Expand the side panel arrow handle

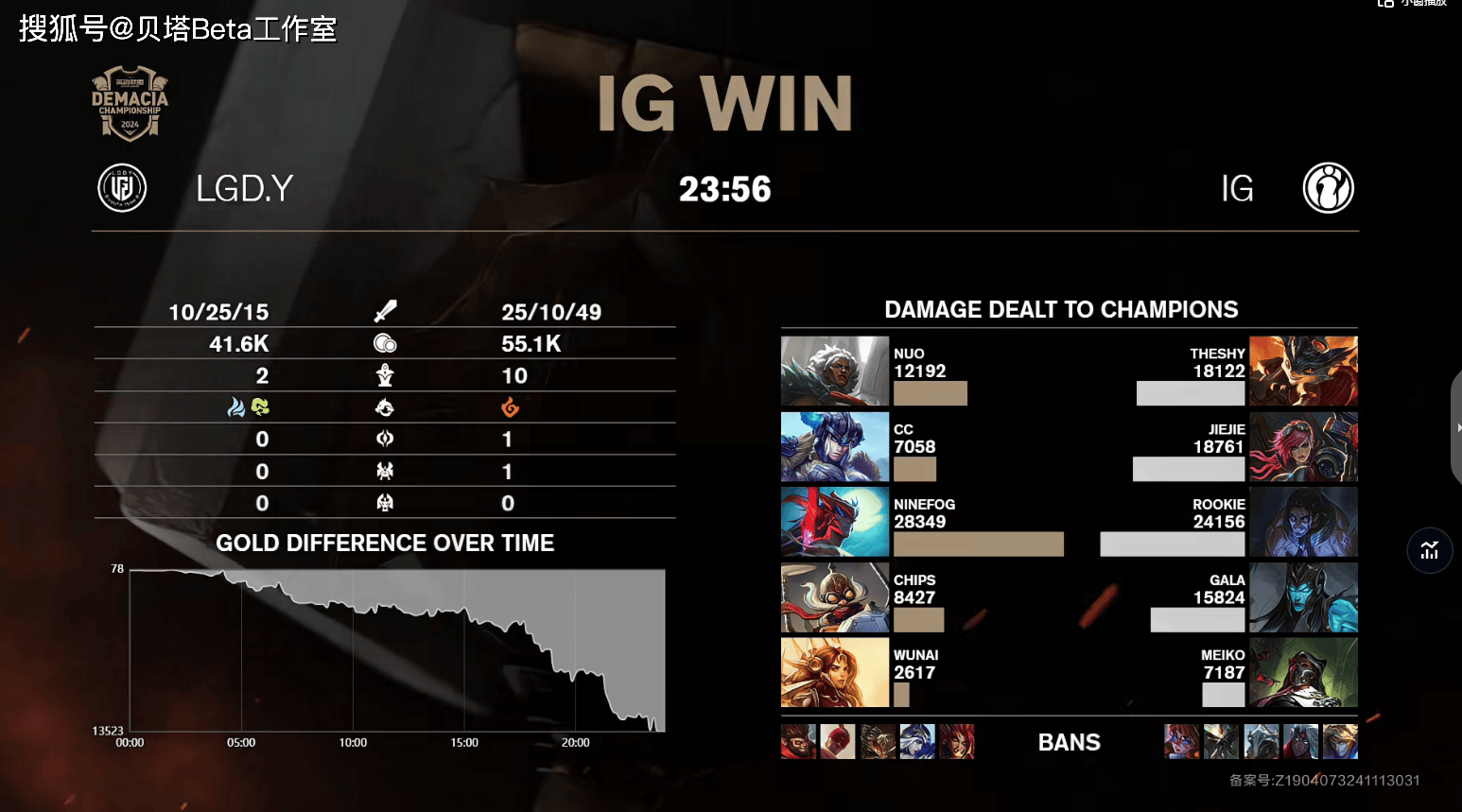coord(1456,428)
